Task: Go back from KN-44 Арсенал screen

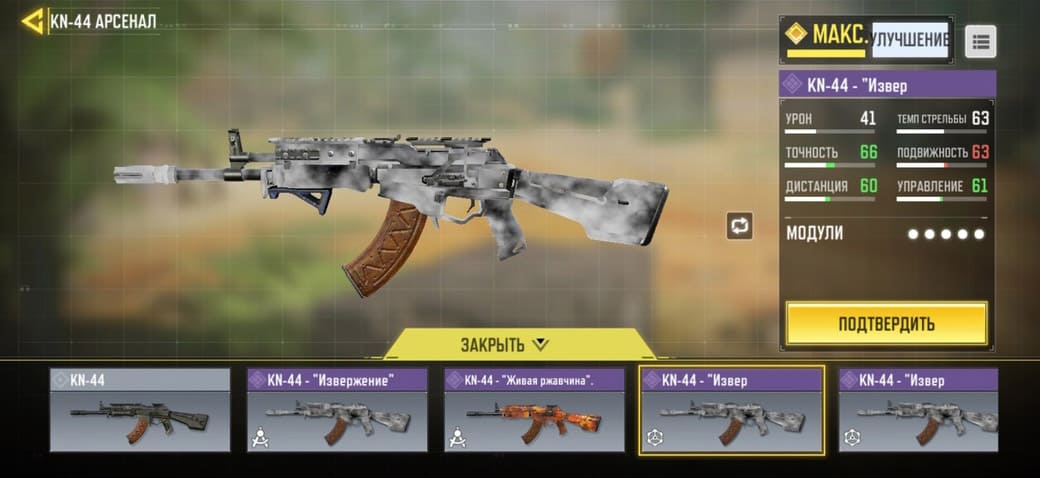Action: 32,21
